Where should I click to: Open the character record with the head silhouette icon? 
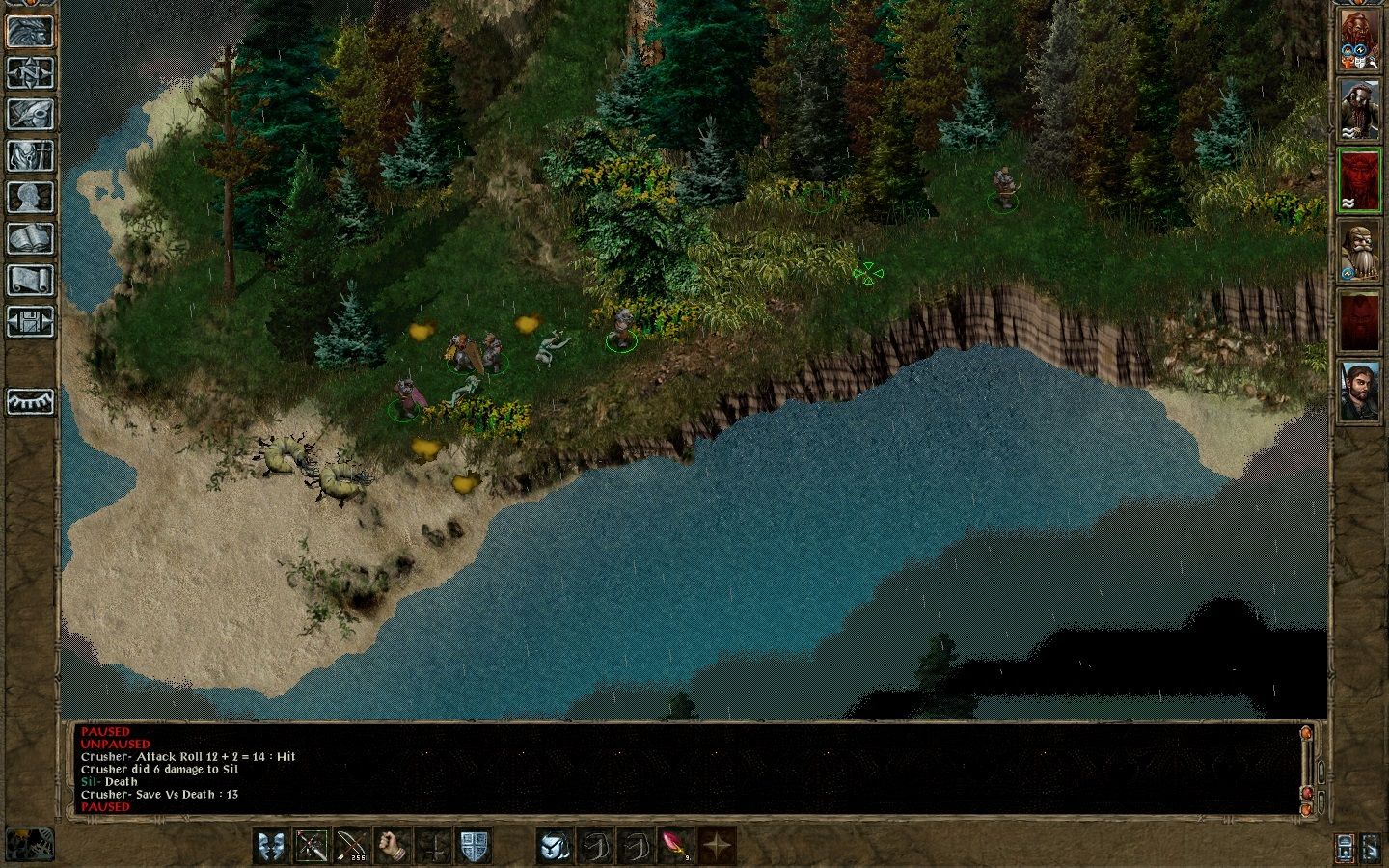click(x=30, y=197)
